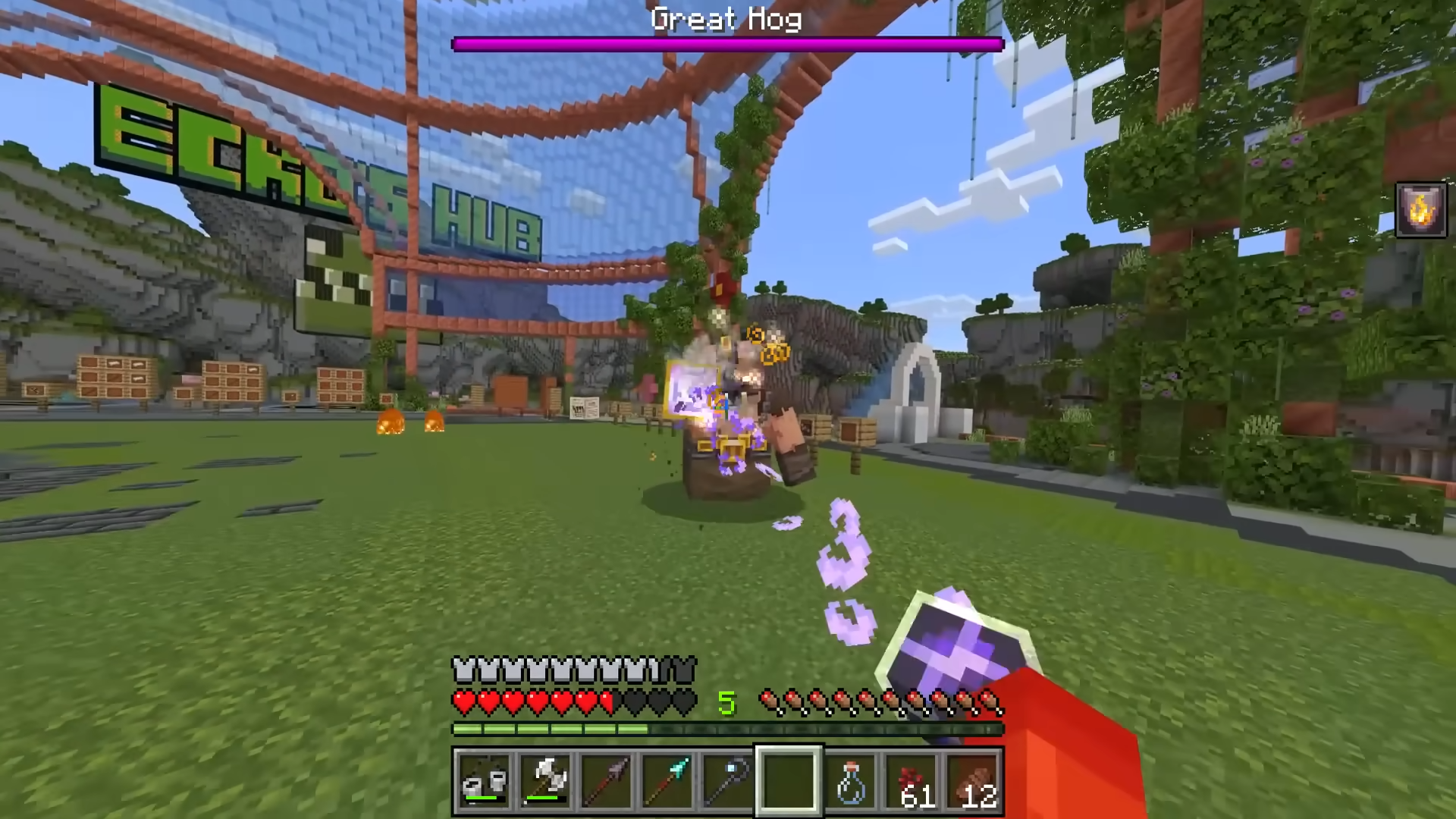The height and width of the screenshot is (819, 1456).
Task: Select the stack of 61 red crystals
Action: click(909, 781)
